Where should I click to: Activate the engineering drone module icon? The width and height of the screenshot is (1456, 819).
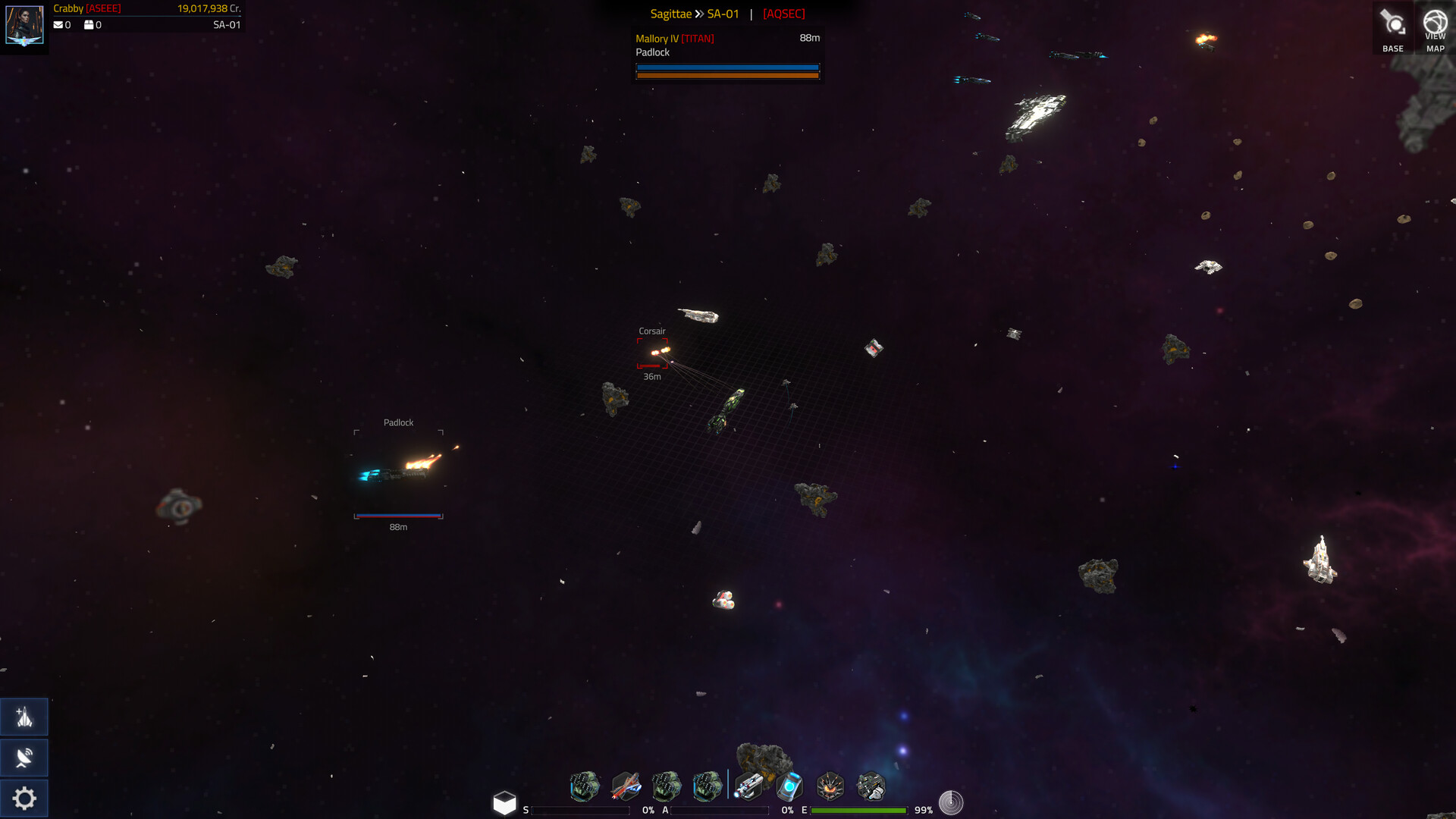click(x=872, y=786)
